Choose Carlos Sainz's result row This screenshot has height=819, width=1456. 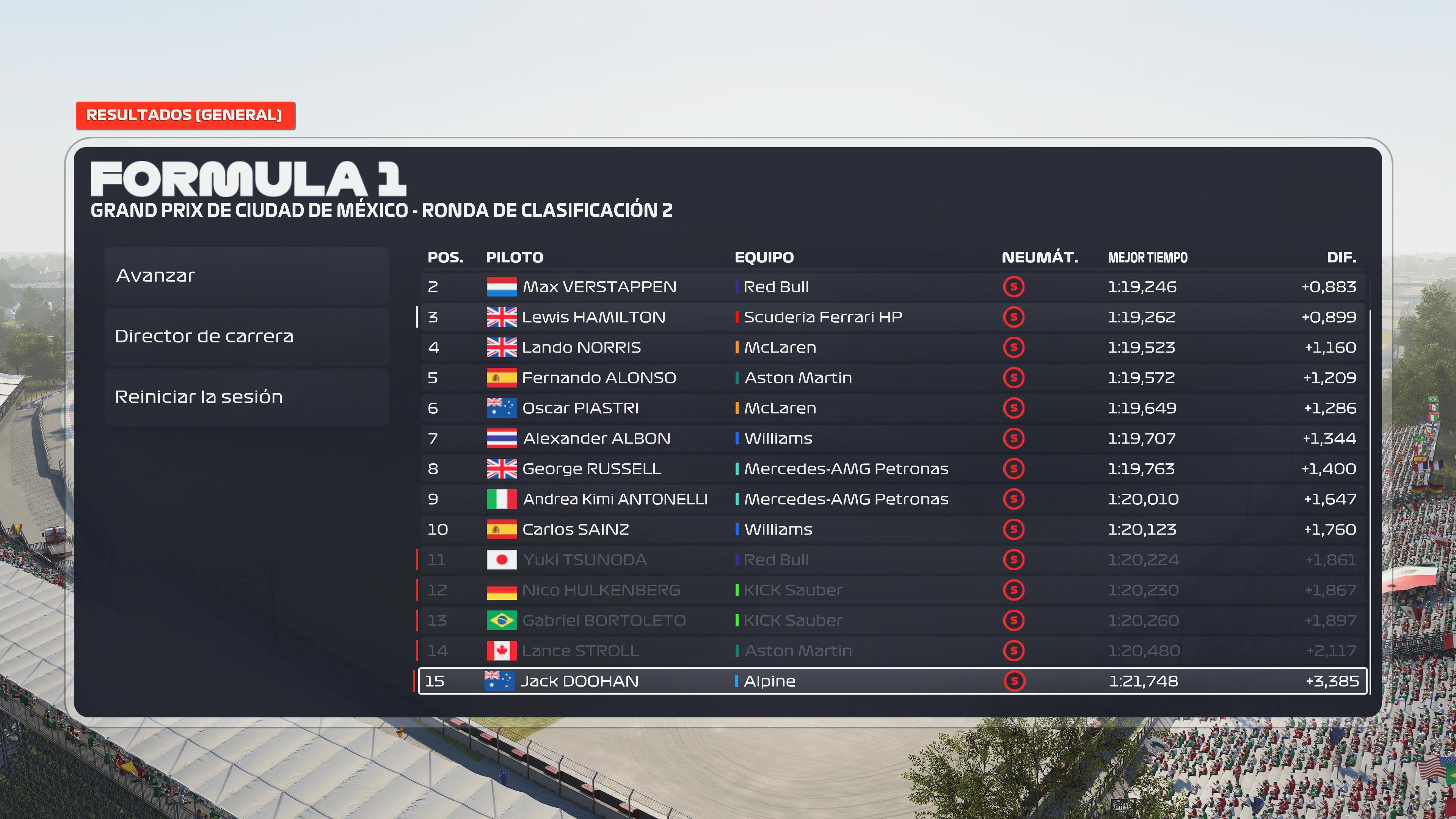pos(892,530)
